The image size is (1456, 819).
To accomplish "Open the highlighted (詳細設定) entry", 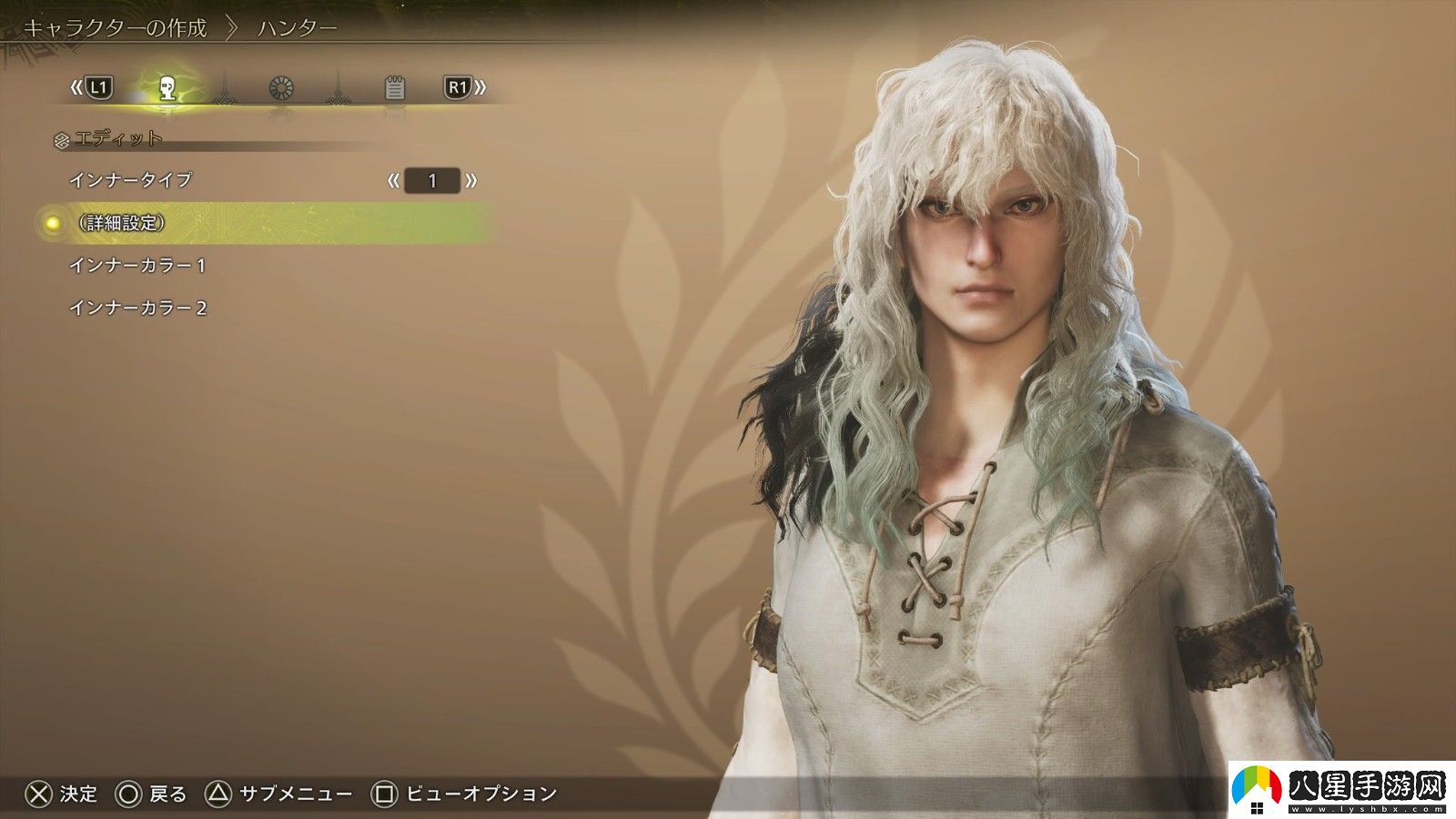I will tap(122, 223).
